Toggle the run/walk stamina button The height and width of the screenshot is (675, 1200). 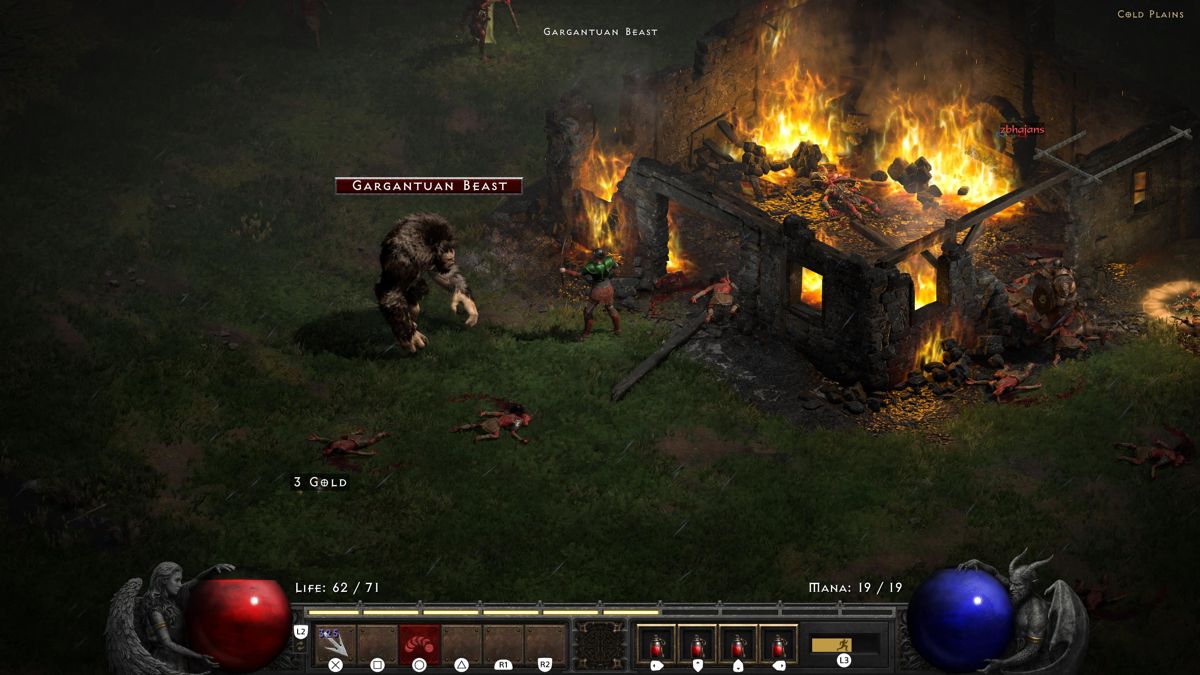843,644
